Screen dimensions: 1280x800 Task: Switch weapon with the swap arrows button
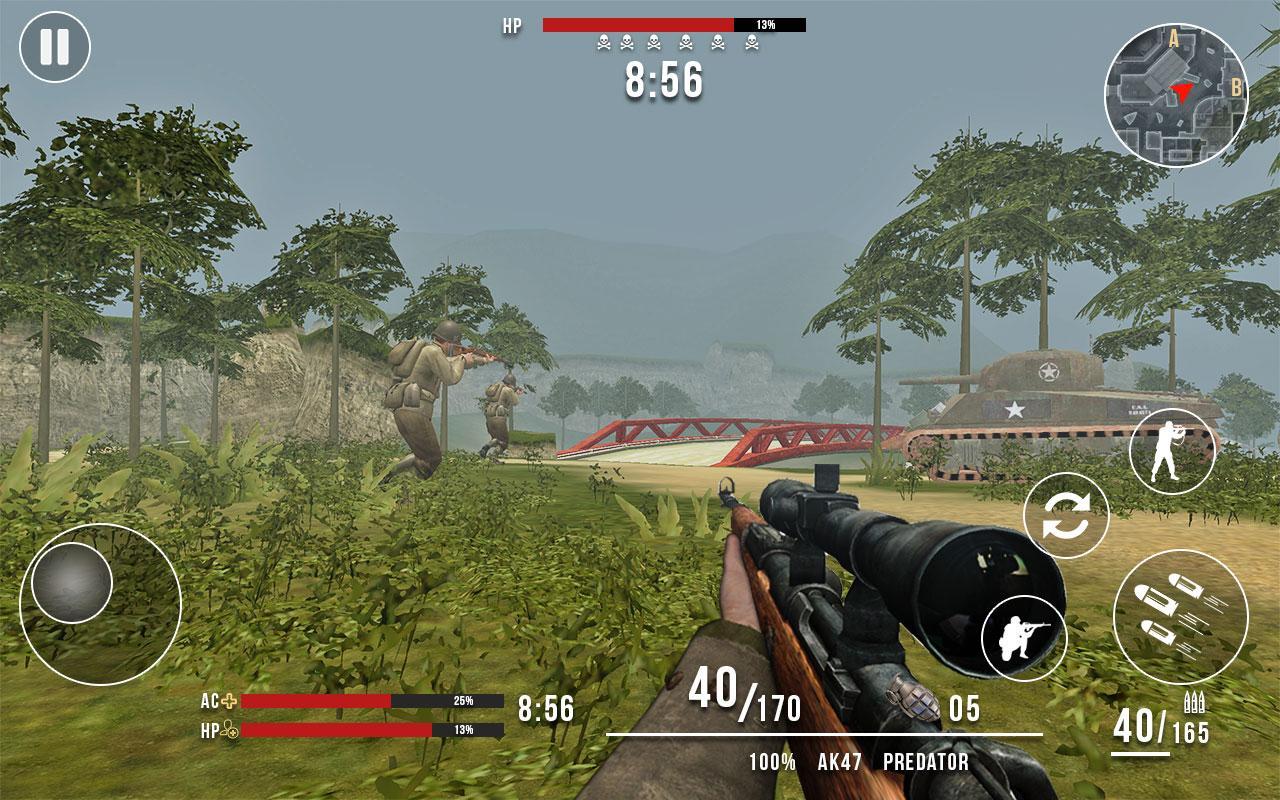[x=1066, y=516]
